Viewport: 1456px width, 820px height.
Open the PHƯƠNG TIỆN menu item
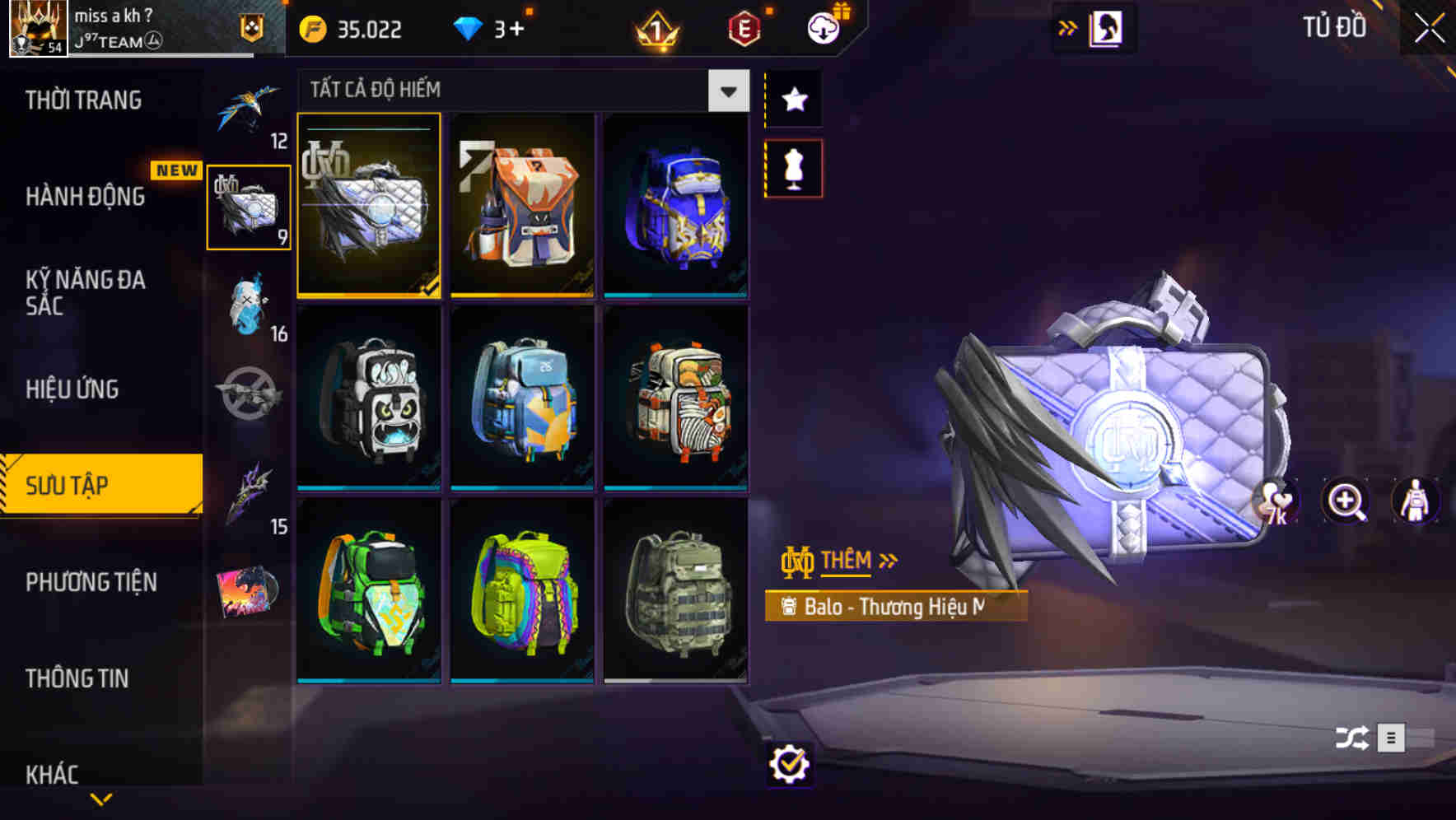[x=91, y=582]
